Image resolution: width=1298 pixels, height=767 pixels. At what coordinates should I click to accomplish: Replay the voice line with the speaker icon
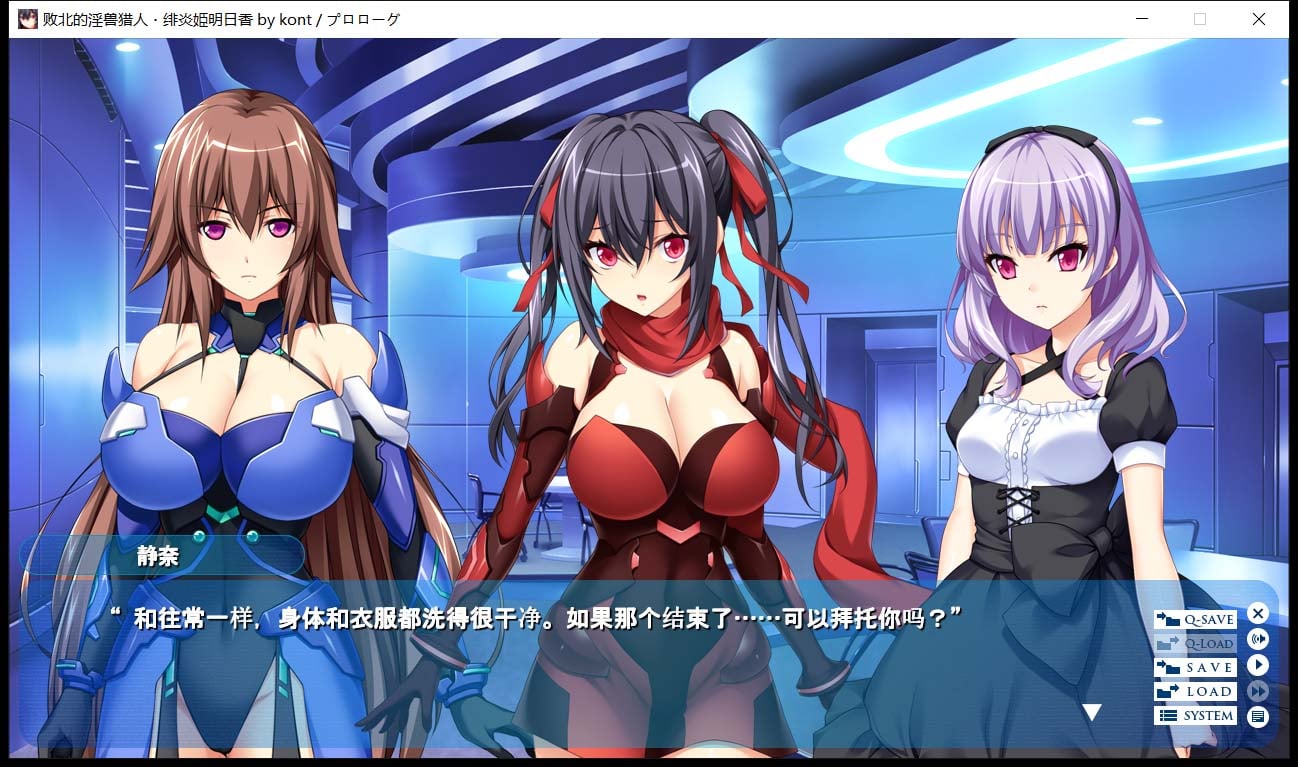click(1257, 638)
